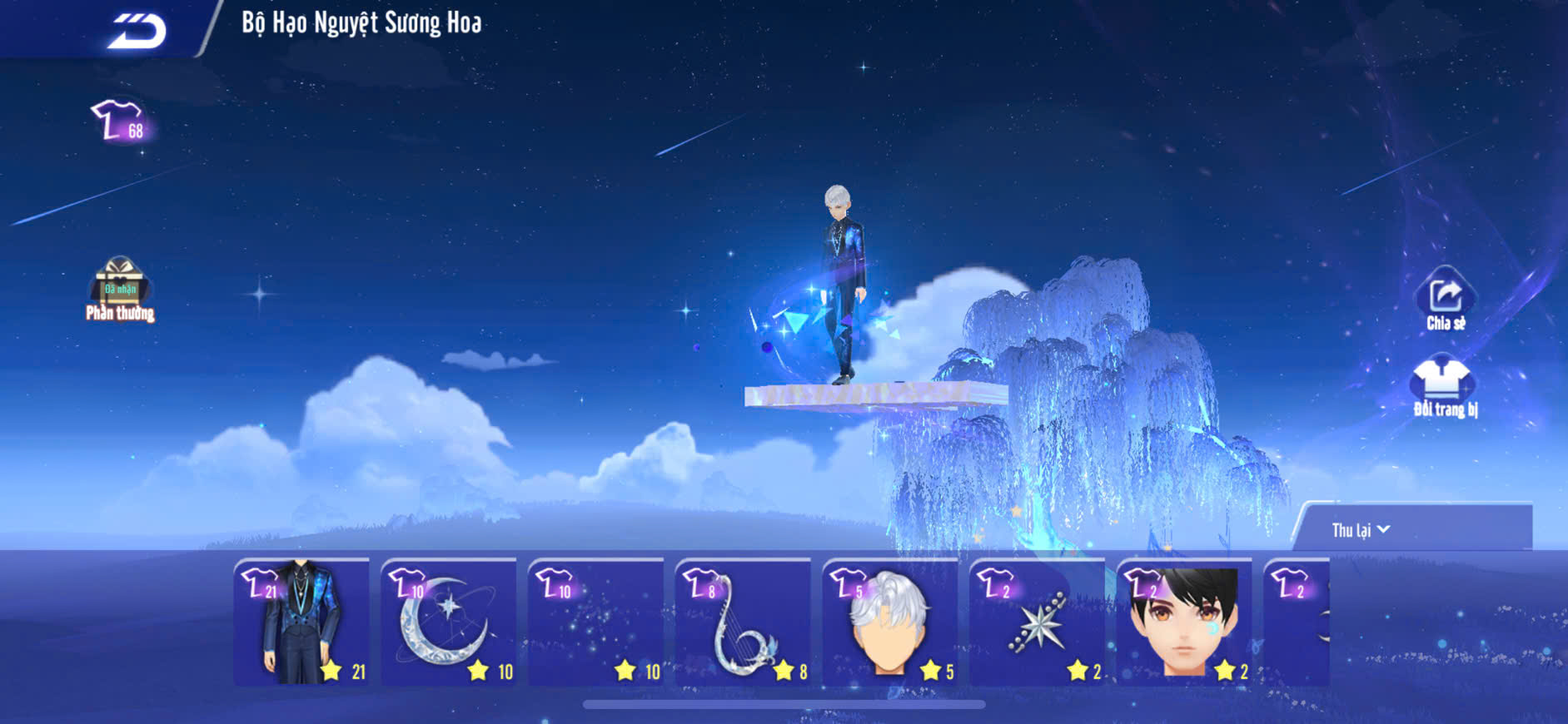Open the outfit score shirt icon showing 68

119,121
